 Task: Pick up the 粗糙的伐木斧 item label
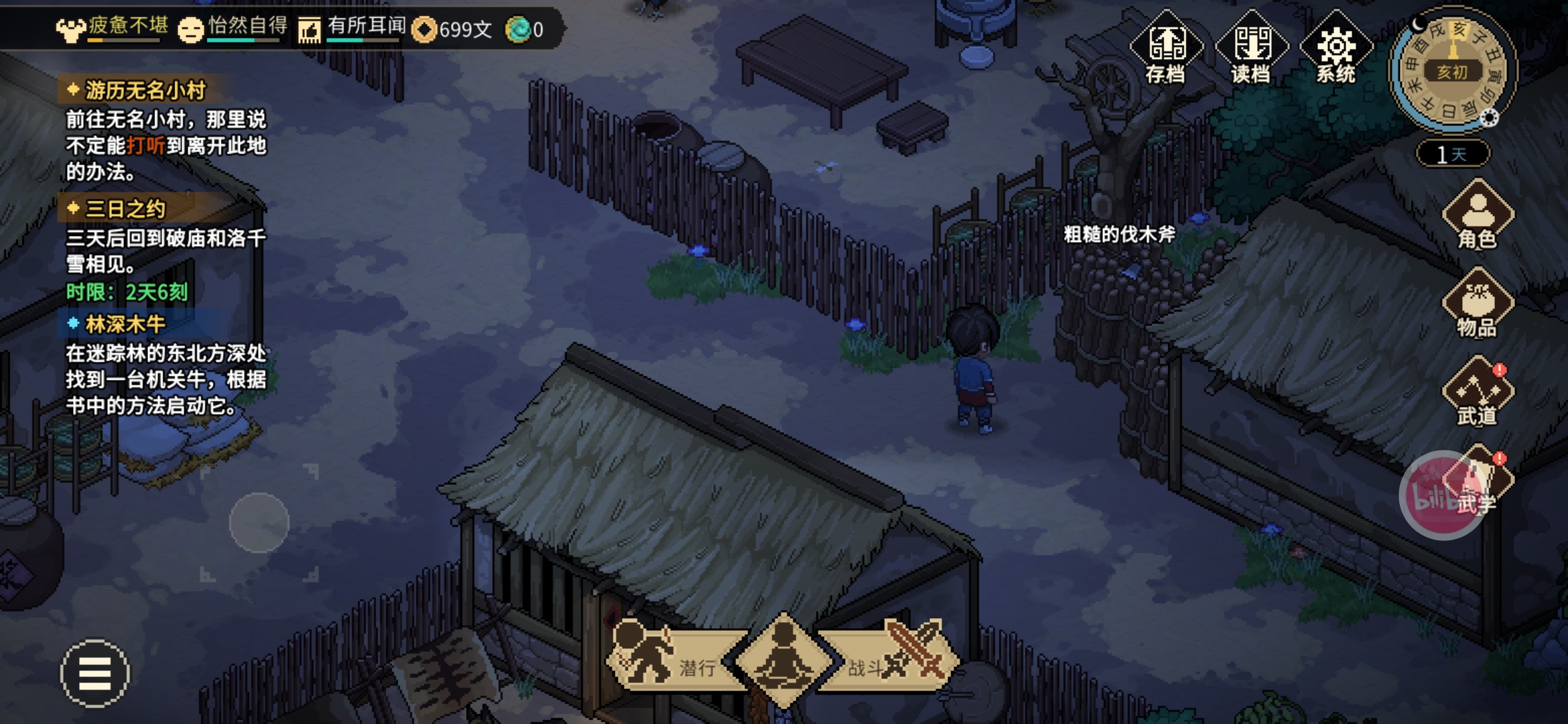pyautogui.click(x=1119, y=235)
